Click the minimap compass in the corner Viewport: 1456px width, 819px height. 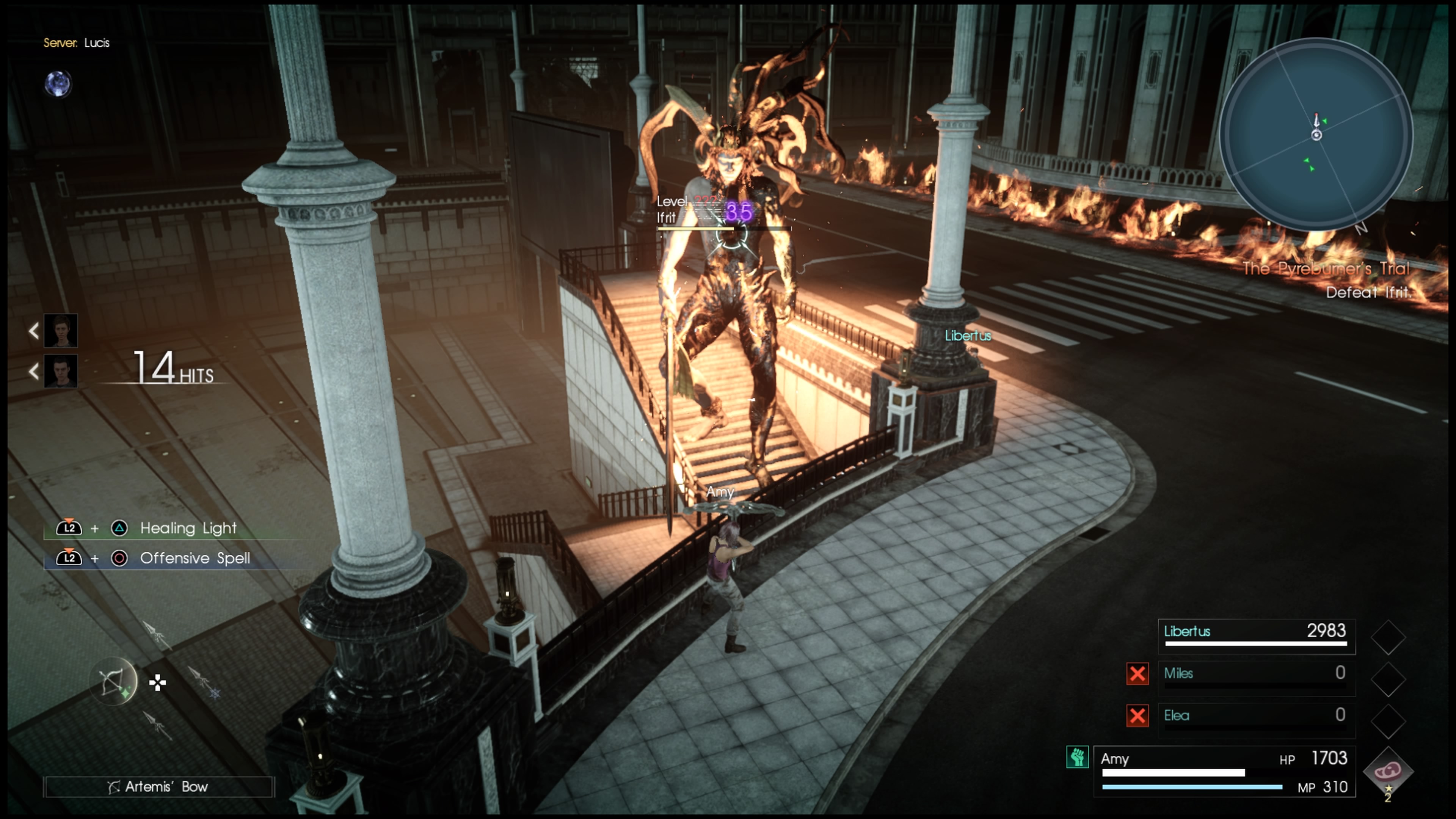tap(1316, 136)
